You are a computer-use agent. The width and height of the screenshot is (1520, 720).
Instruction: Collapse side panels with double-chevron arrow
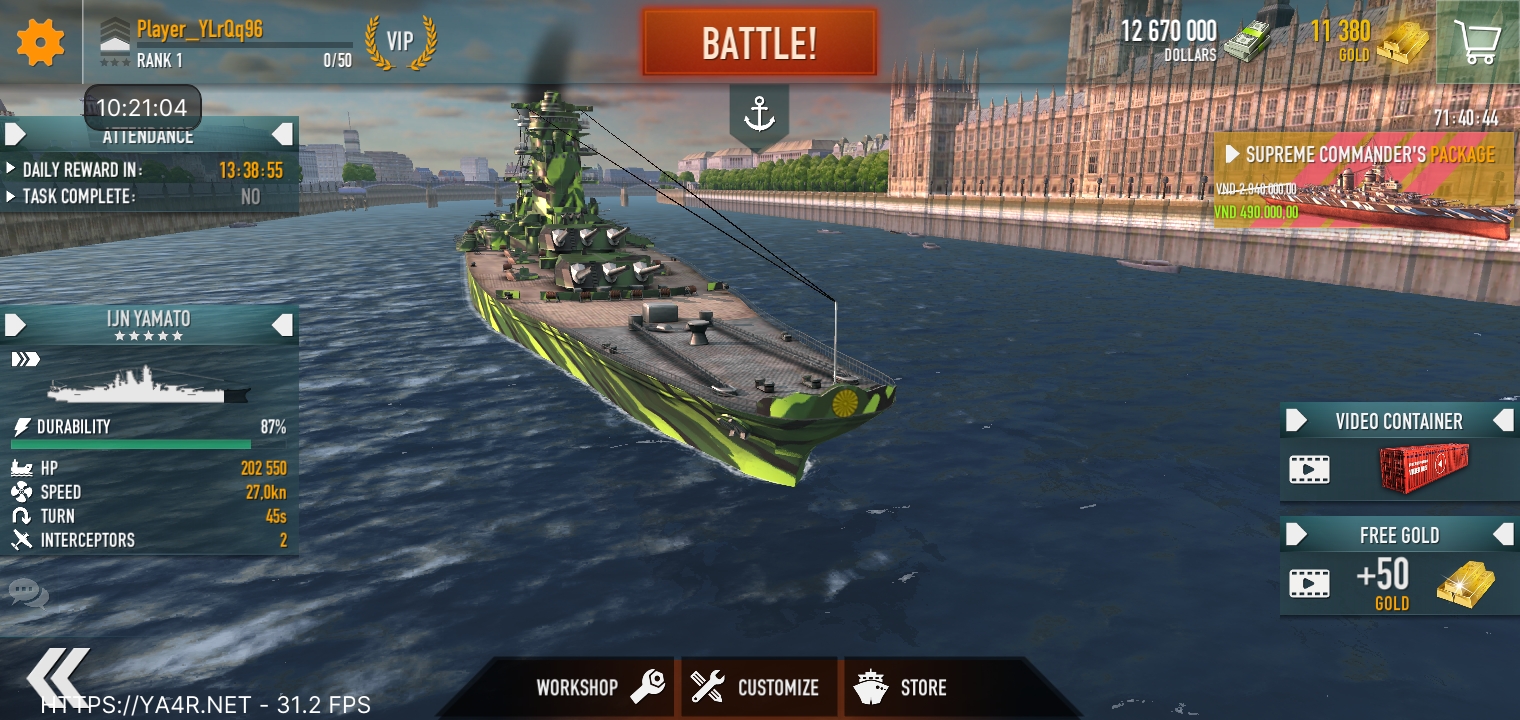tap(58, 676)
